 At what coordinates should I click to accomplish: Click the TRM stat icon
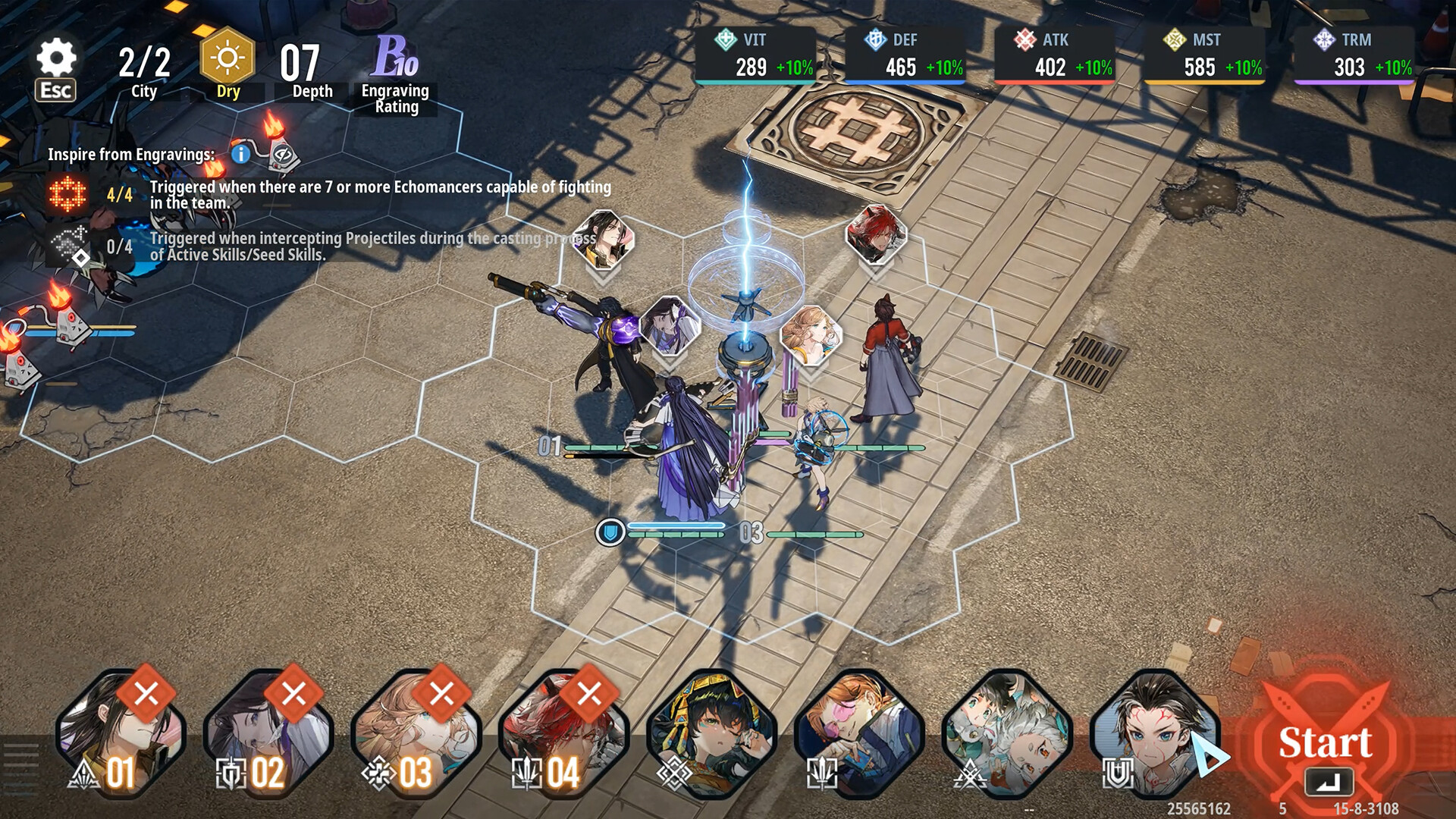coord(1323,39)
